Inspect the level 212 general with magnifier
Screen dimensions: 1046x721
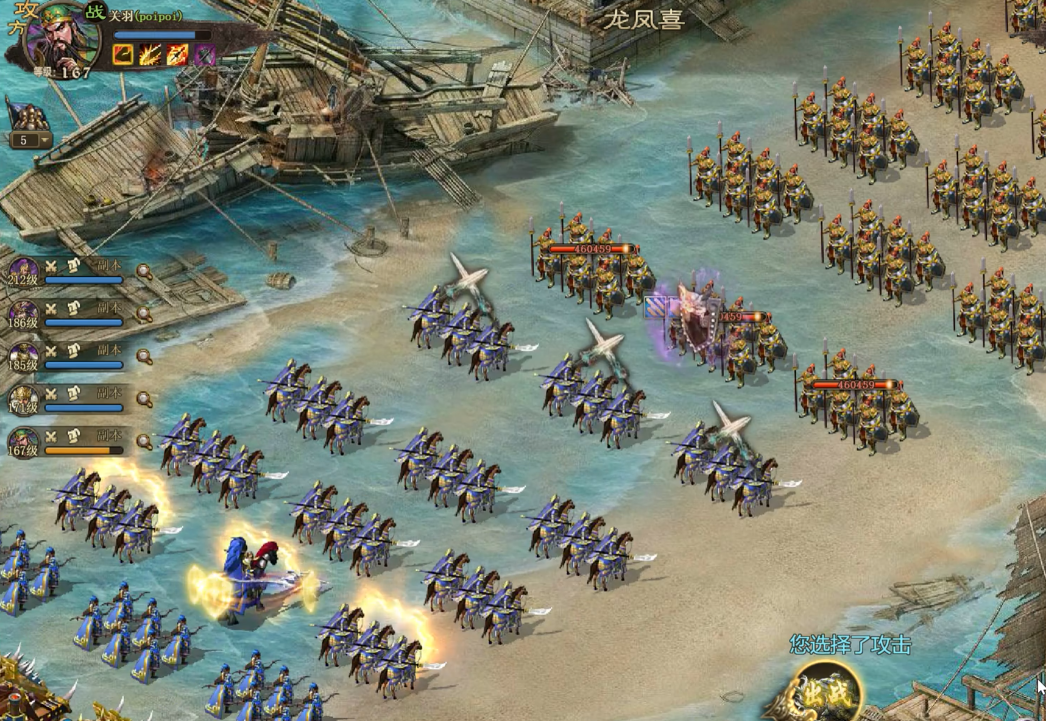(x=144, y=271)
